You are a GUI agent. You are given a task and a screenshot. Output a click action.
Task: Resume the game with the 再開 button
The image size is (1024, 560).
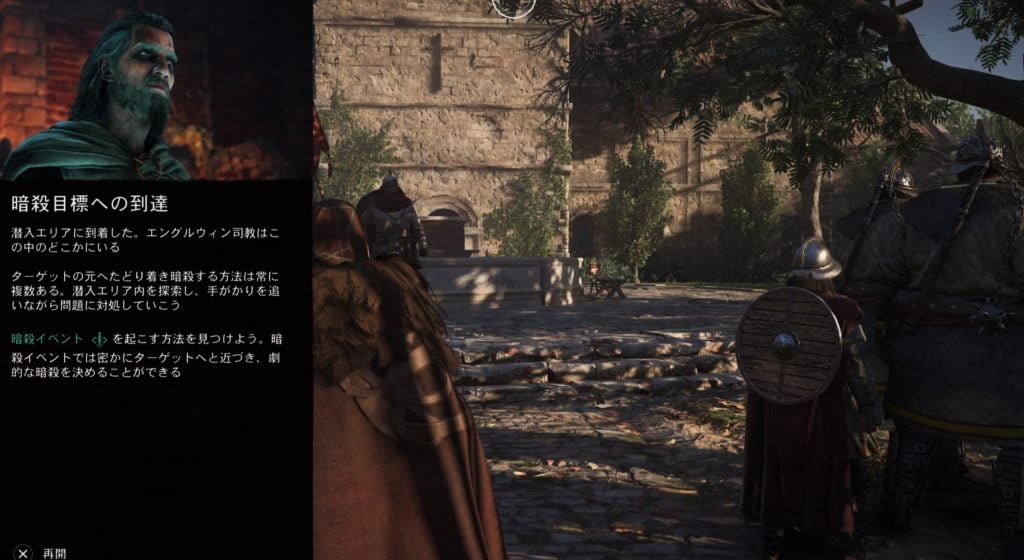tap(40, 552)
